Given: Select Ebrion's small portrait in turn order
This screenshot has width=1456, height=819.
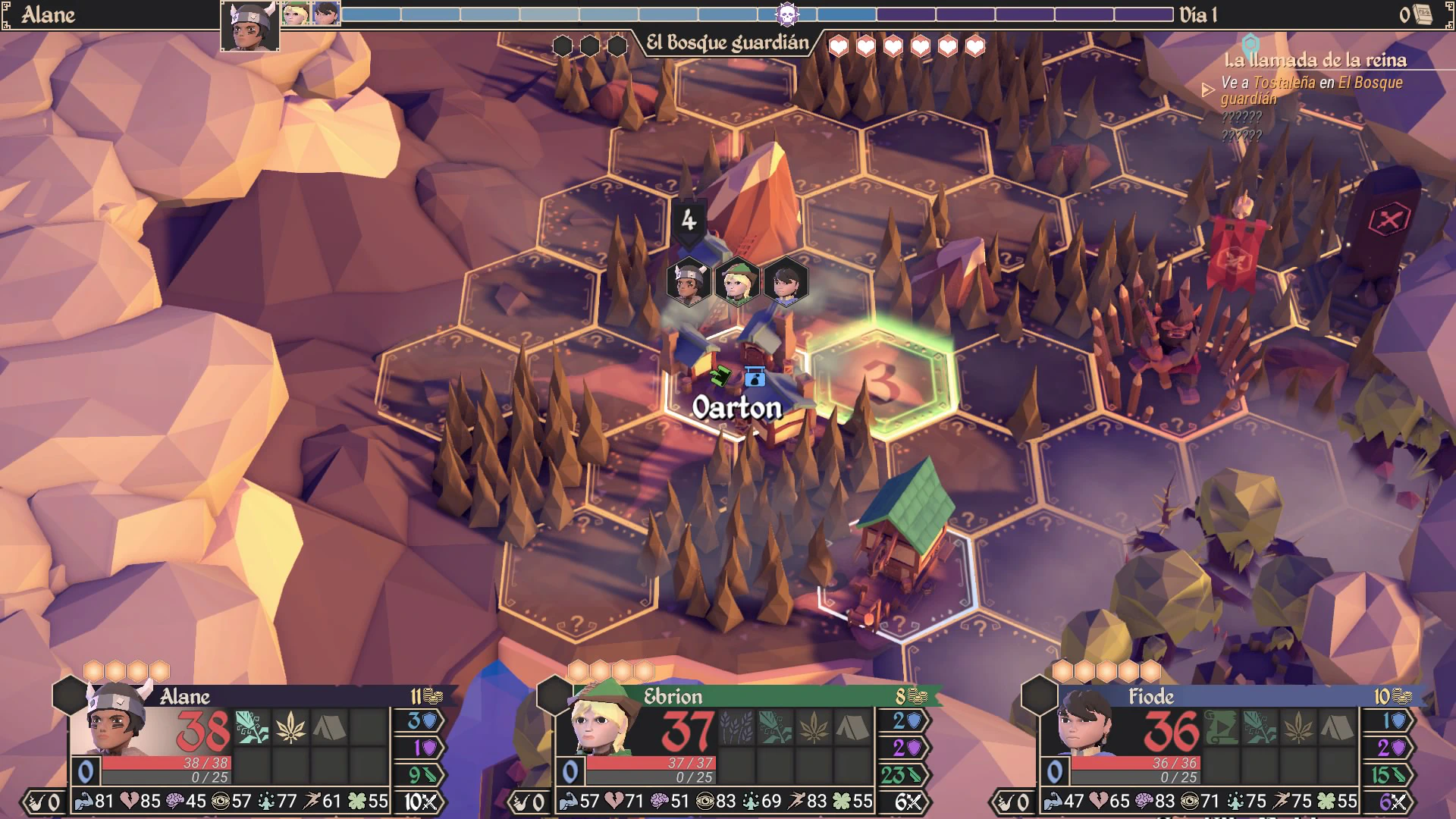Looking at the screenshot, I should [296, 14].
